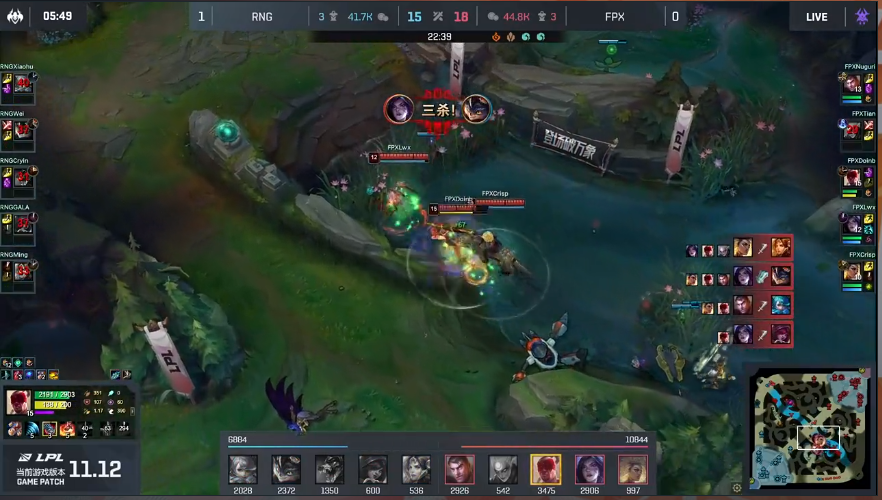Select FPXNuguri's player portrait
Image resolution: width=882 pixels, height=500 pixels.
click(853, 85)
